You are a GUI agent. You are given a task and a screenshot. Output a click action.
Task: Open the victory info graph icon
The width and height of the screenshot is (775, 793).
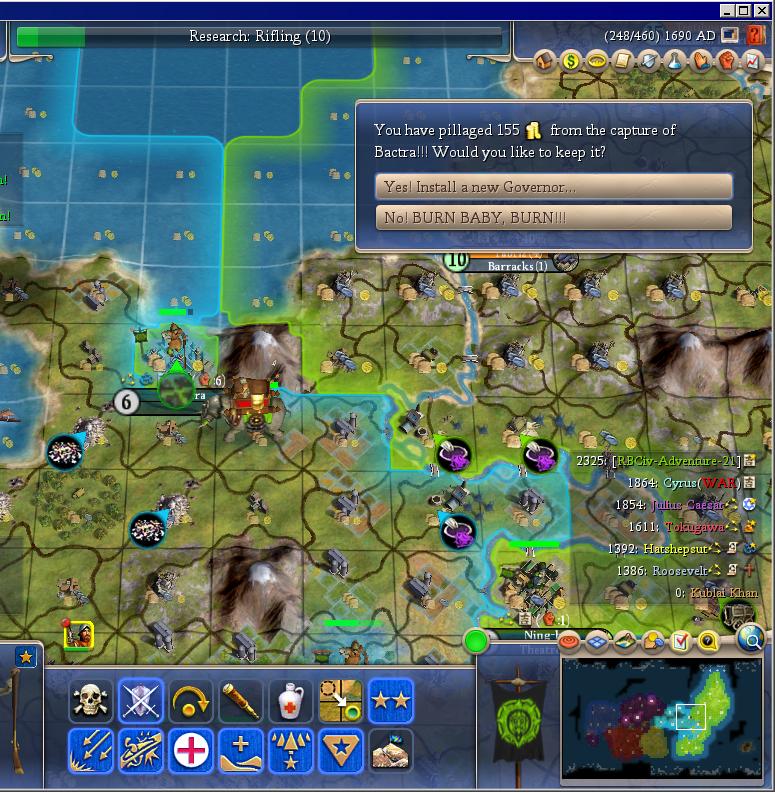(x=753, y=61)
